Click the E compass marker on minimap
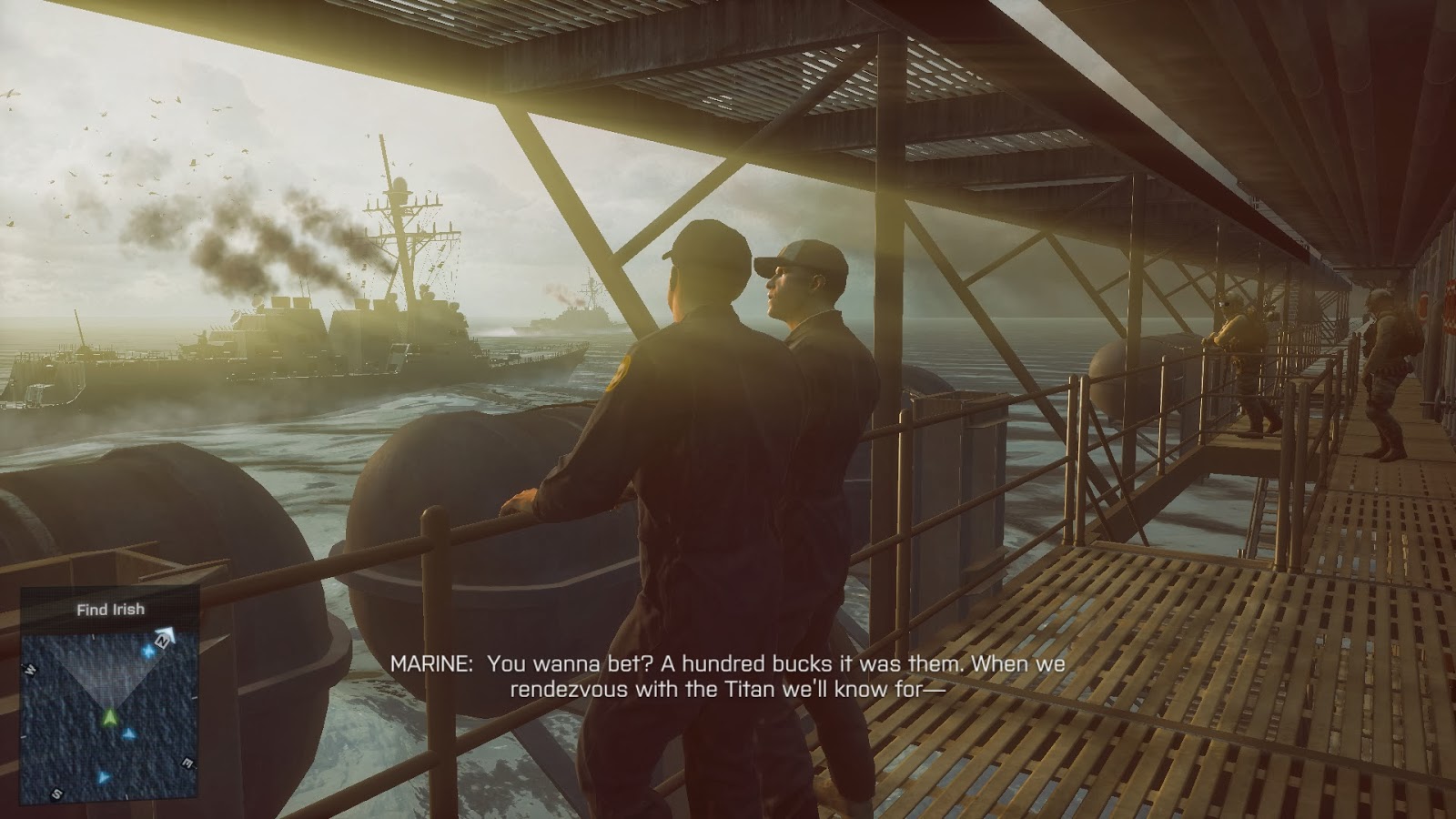 pos(187,763)
